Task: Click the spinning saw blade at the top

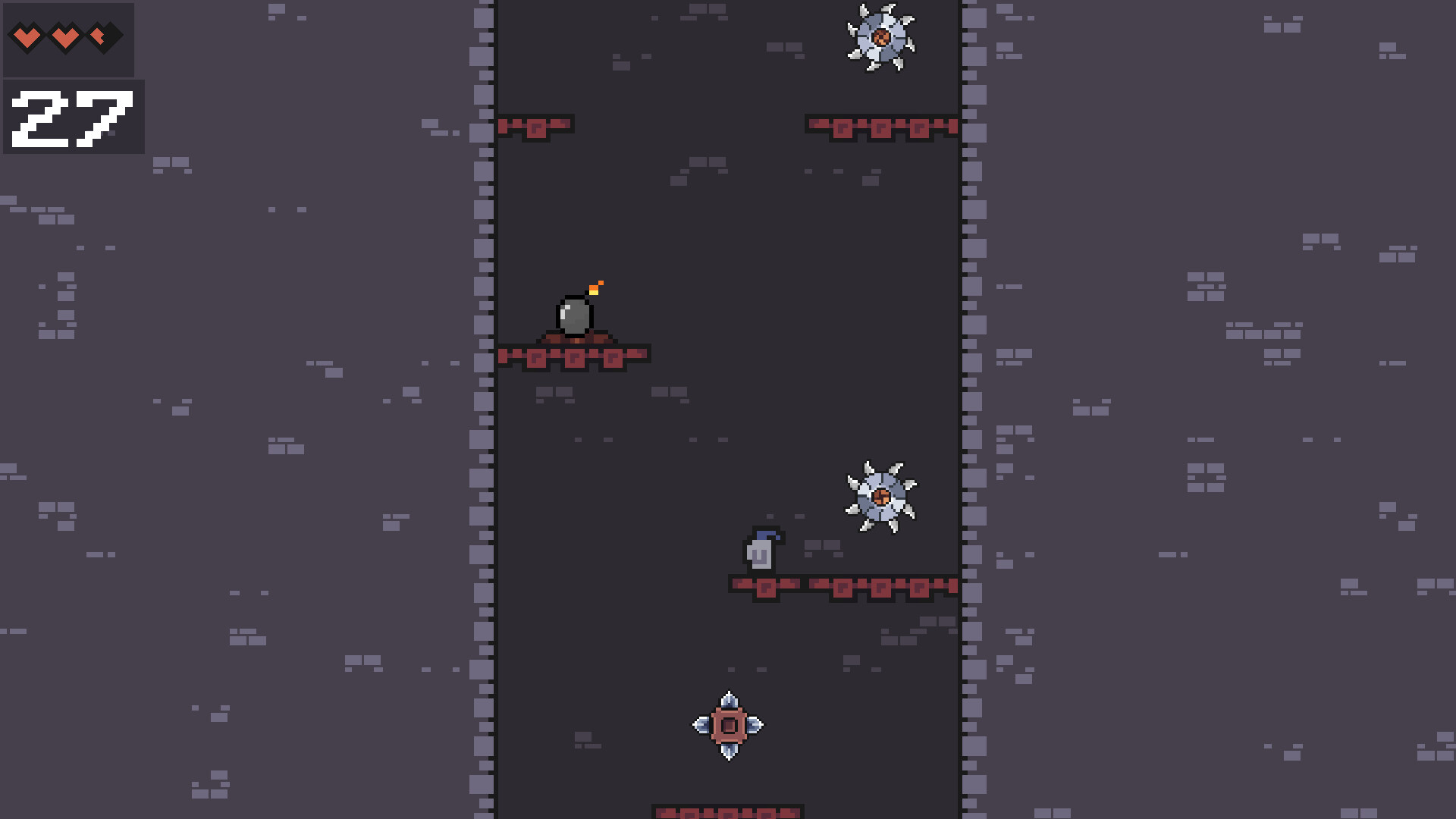Action: click(881, 36)
